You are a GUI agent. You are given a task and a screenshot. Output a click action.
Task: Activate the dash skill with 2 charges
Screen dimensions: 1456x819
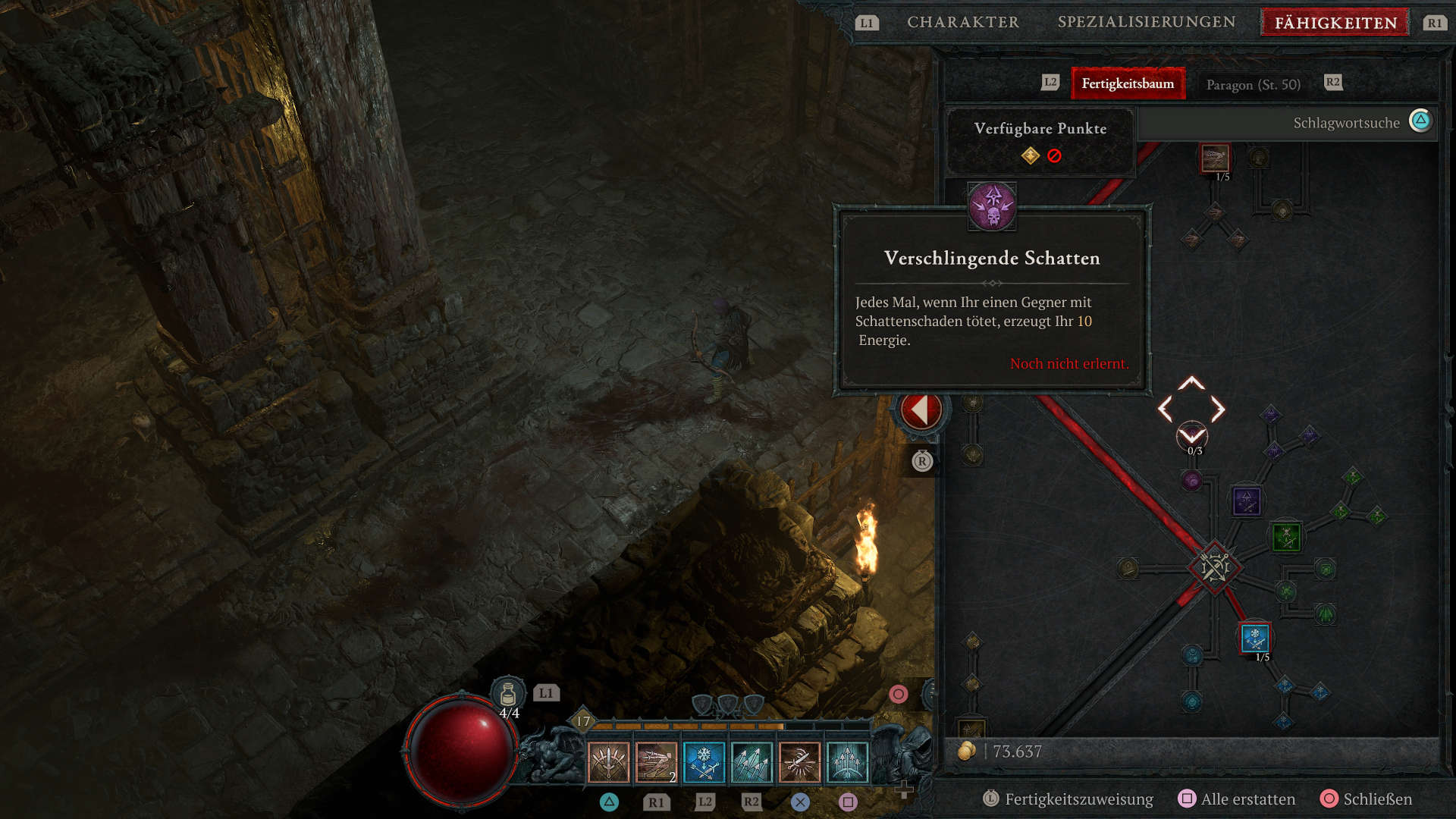click(x=656, y=762)
